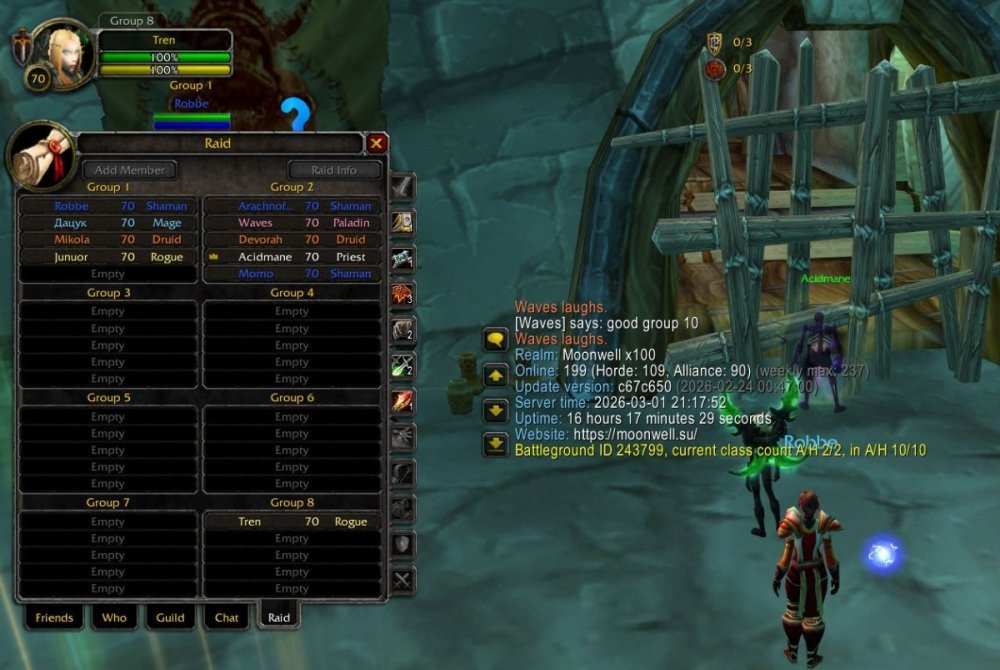Switch to the Friends tab

tap(54, 618)
